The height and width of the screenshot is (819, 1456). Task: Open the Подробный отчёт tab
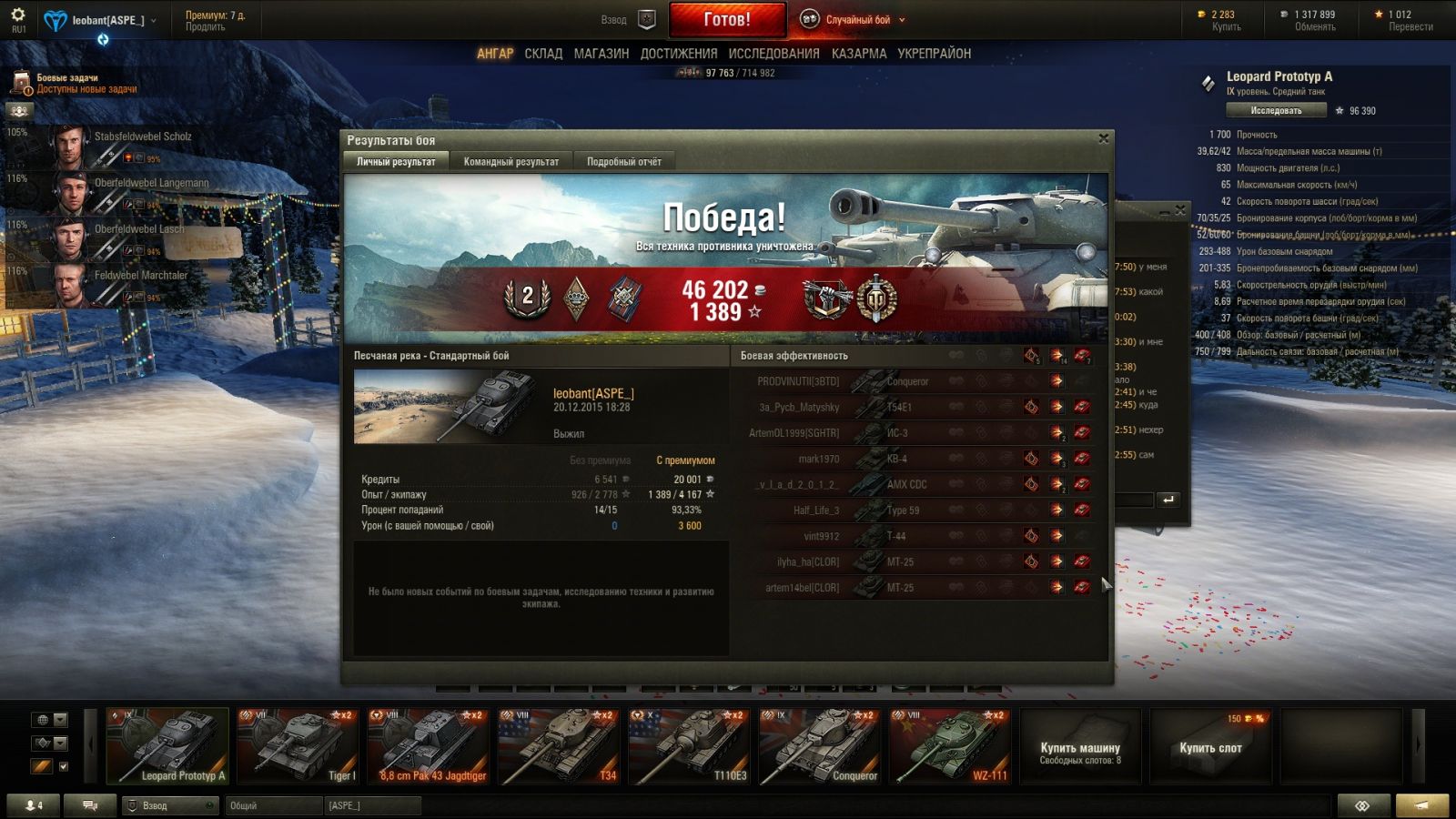click(623, 162)
